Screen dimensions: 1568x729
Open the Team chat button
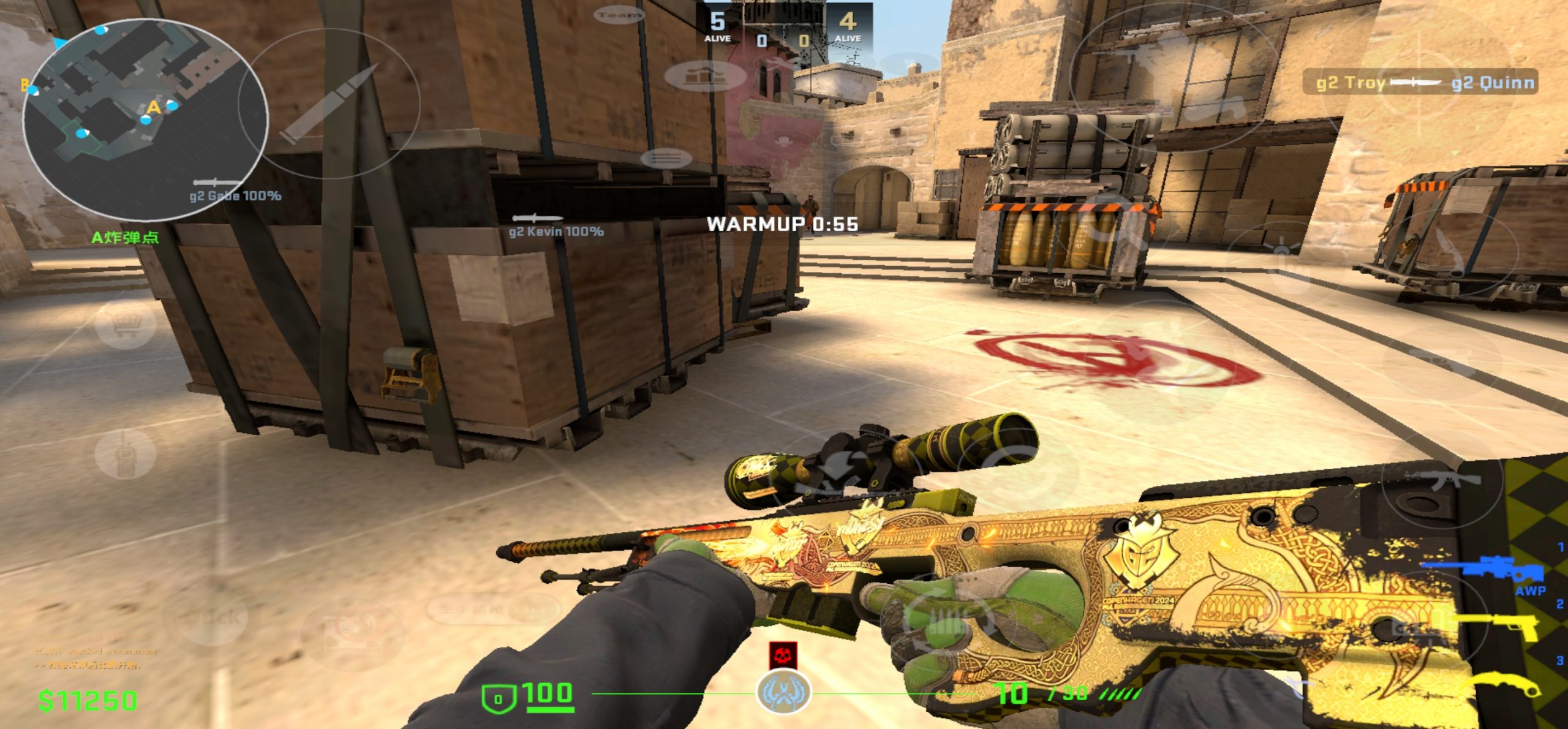click(619, 15)
